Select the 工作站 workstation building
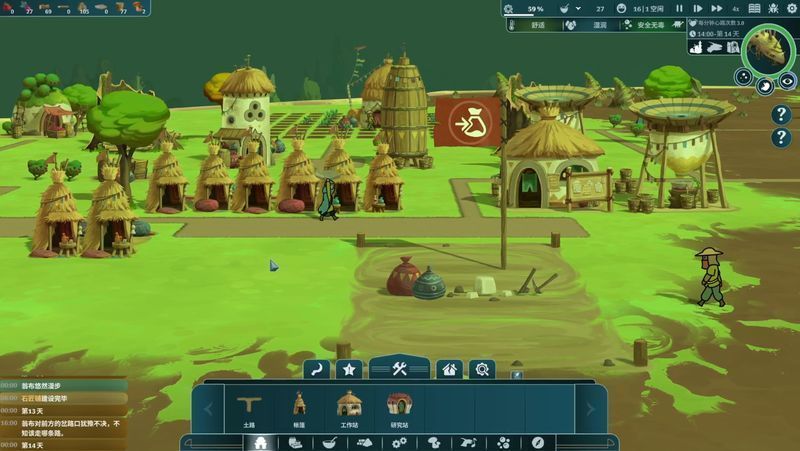 (349, 408)
